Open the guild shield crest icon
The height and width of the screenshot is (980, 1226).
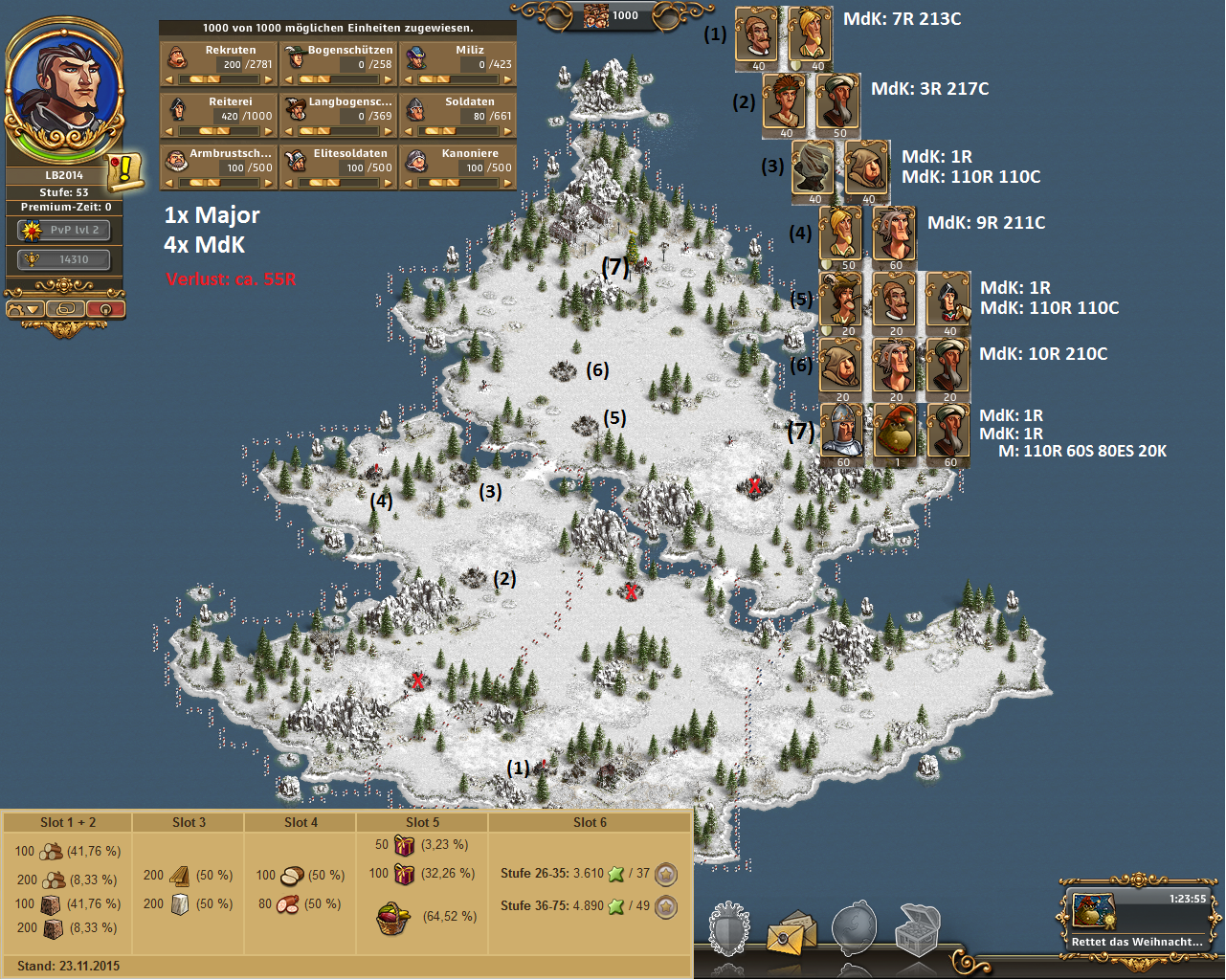729,928
